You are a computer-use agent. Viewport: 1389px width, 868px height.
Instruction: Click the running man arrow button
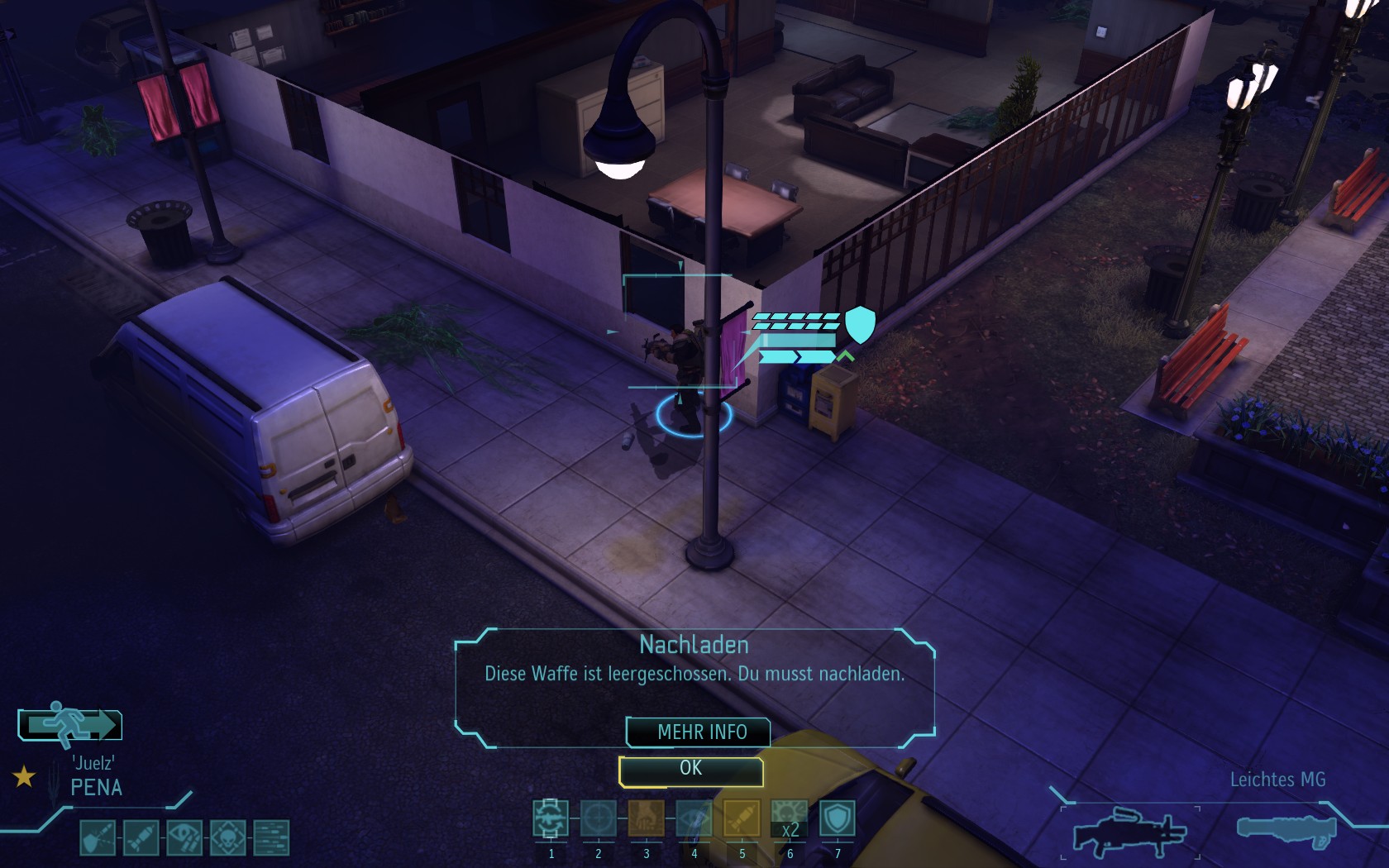(70, 725)
